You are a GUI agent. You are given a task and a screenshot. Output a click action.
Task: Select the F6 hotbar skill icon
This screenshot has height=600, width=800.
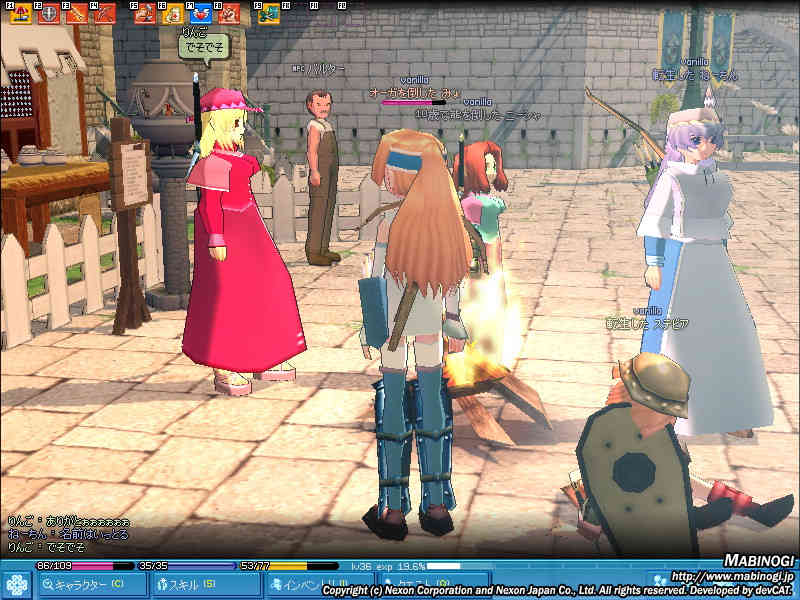[172, 14]
